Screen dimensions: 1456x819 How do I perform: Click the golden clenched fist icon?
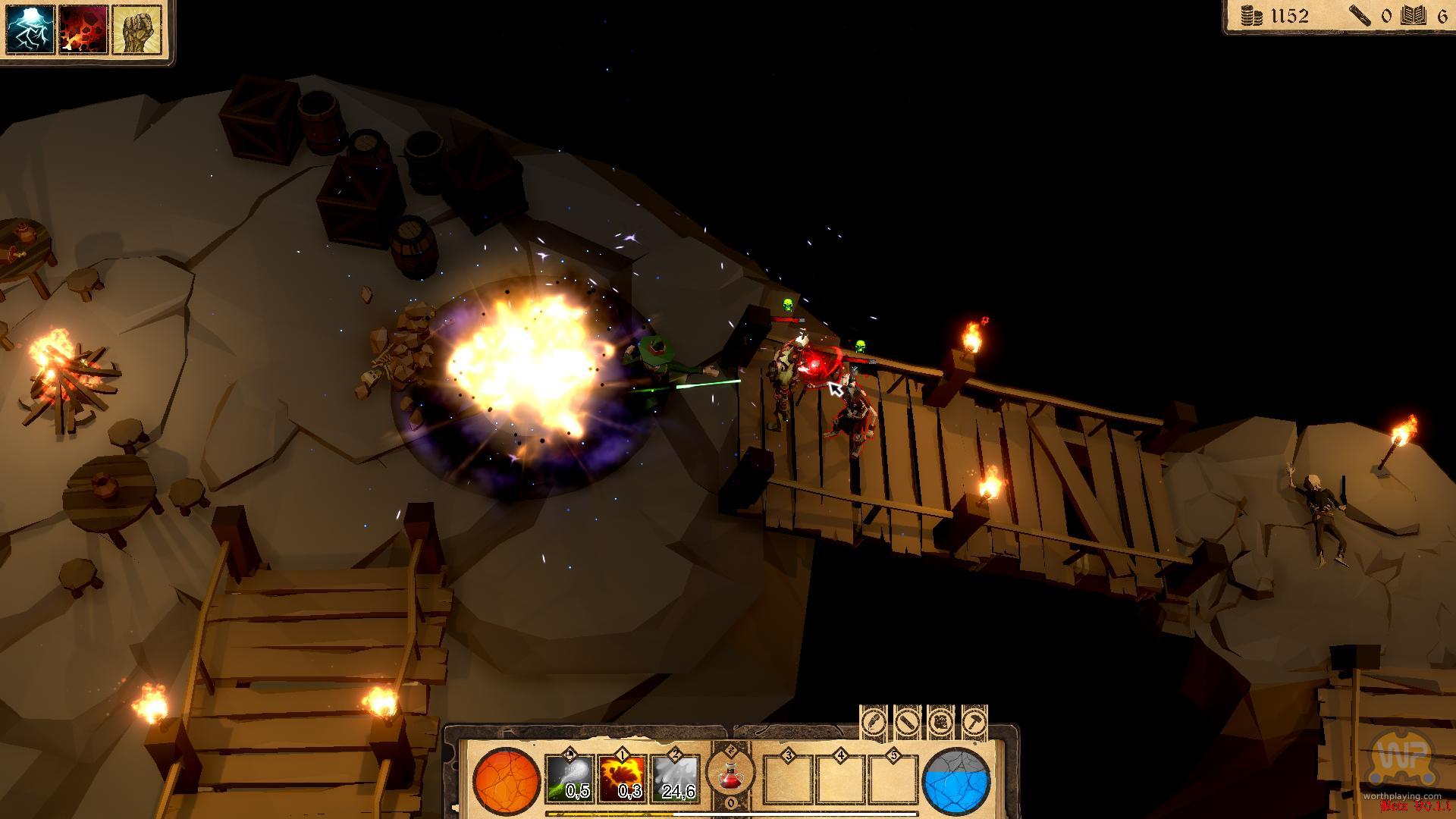136,30
